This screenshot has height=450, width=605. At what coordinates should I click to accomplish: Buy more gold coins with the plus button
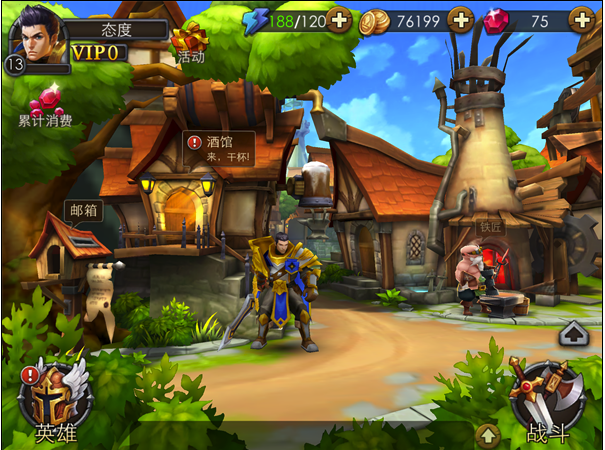pyautogui.click(x=460, y=20)
